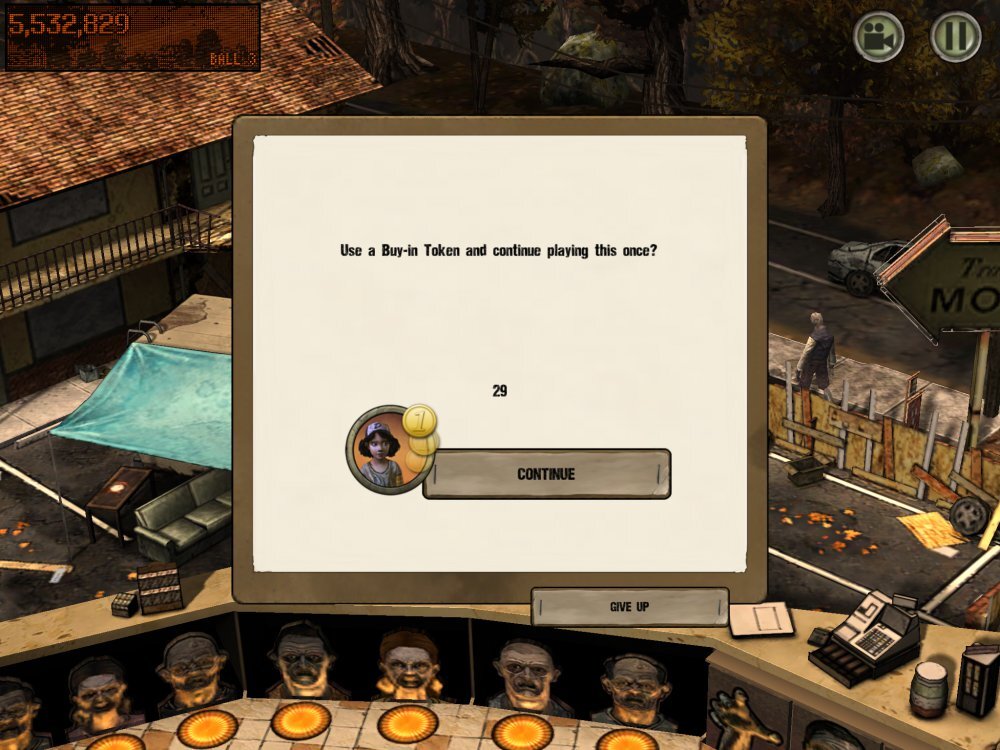Choose Give Up to end the game

(629, 607)
